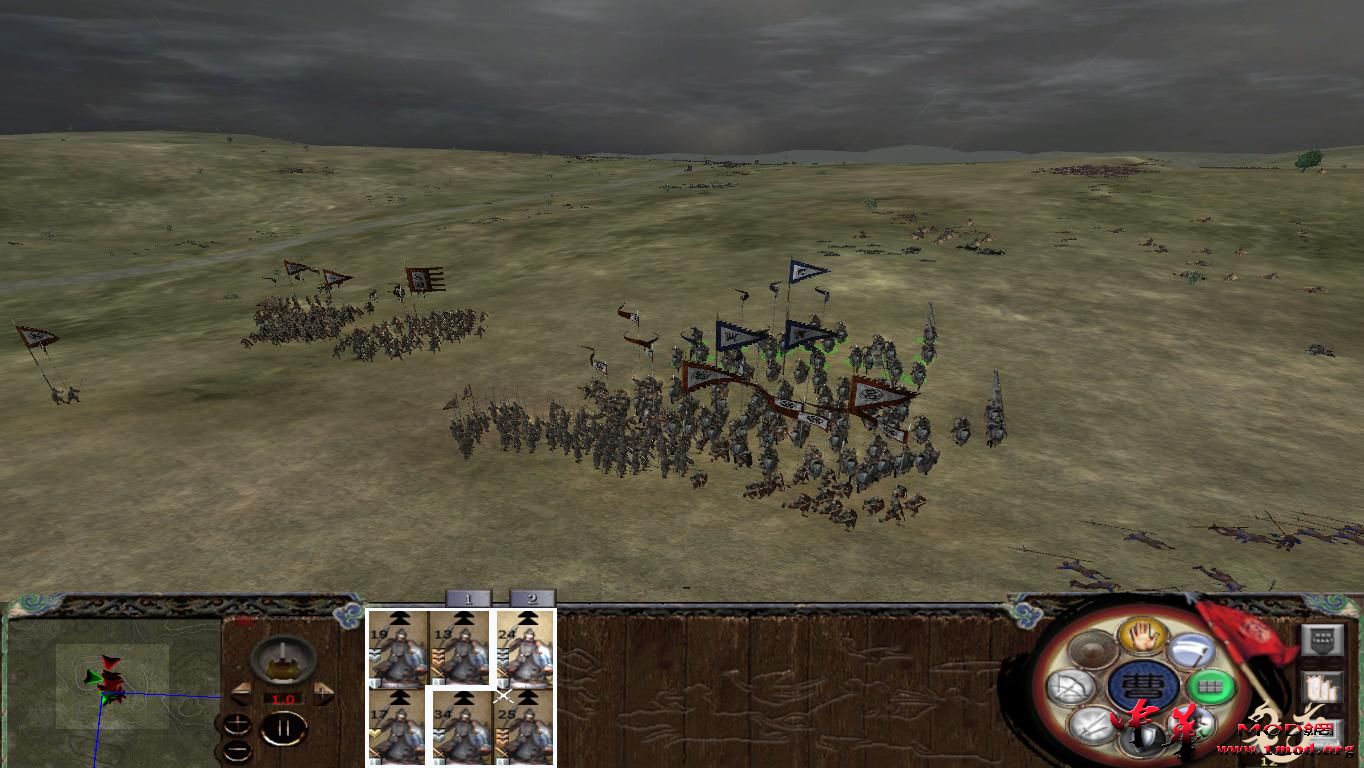1364x768 pixels.
Task: Pause the battle with the pause button
Action: click(284, 728)
